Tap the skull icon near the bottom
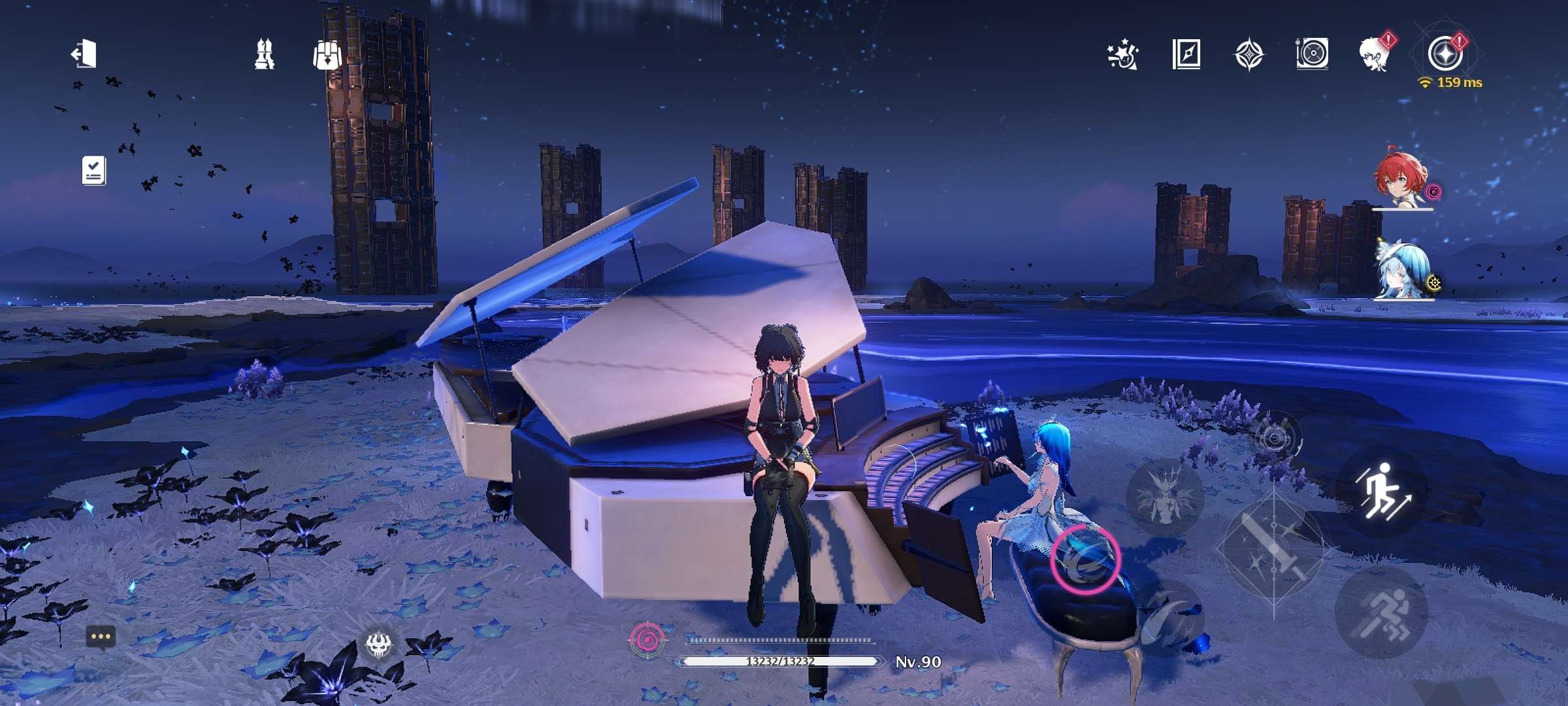The width and height of the screenshot is (1568, 706). [x=378, y=645]
